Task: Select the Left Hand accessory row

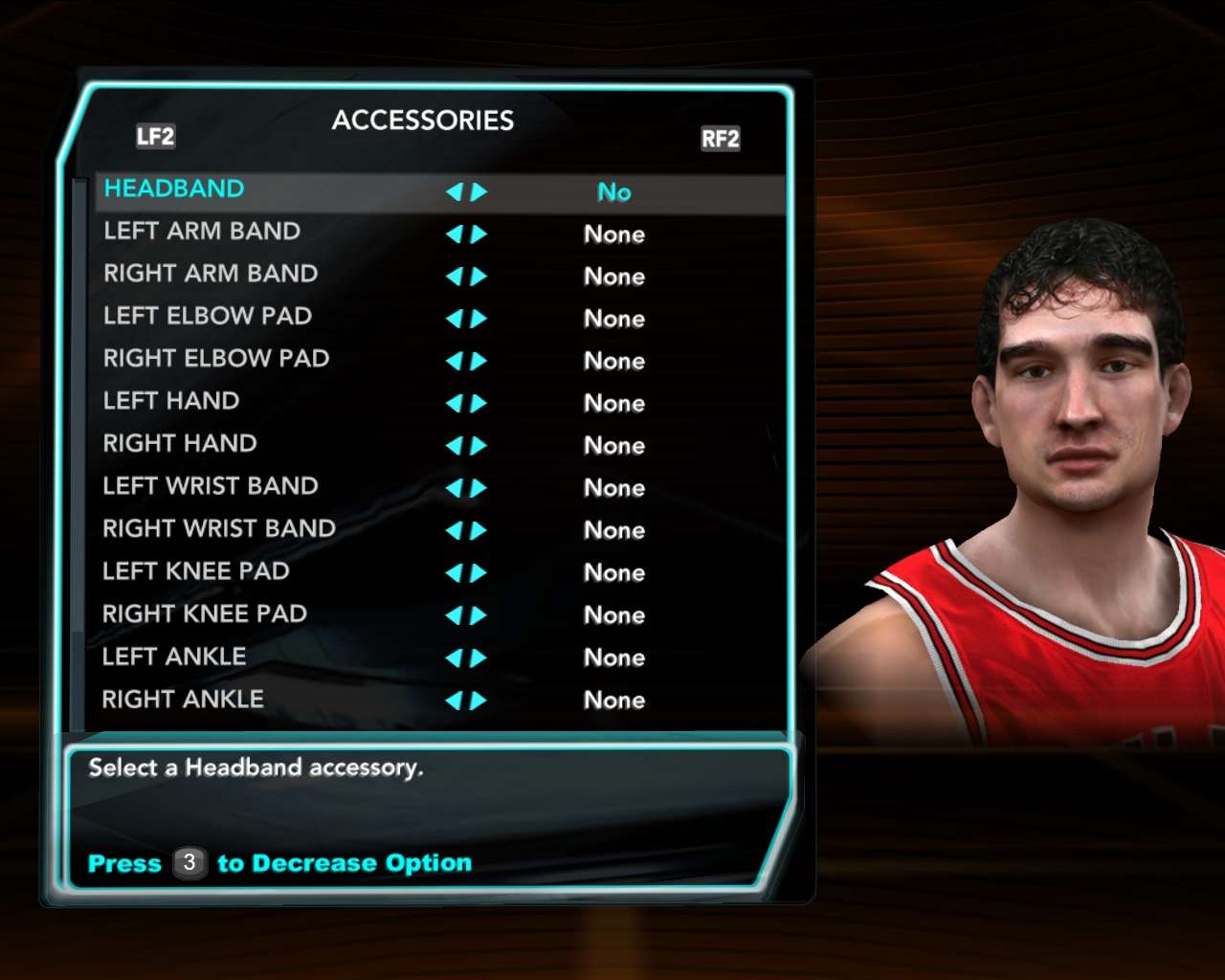Action: tap(171, 401)
